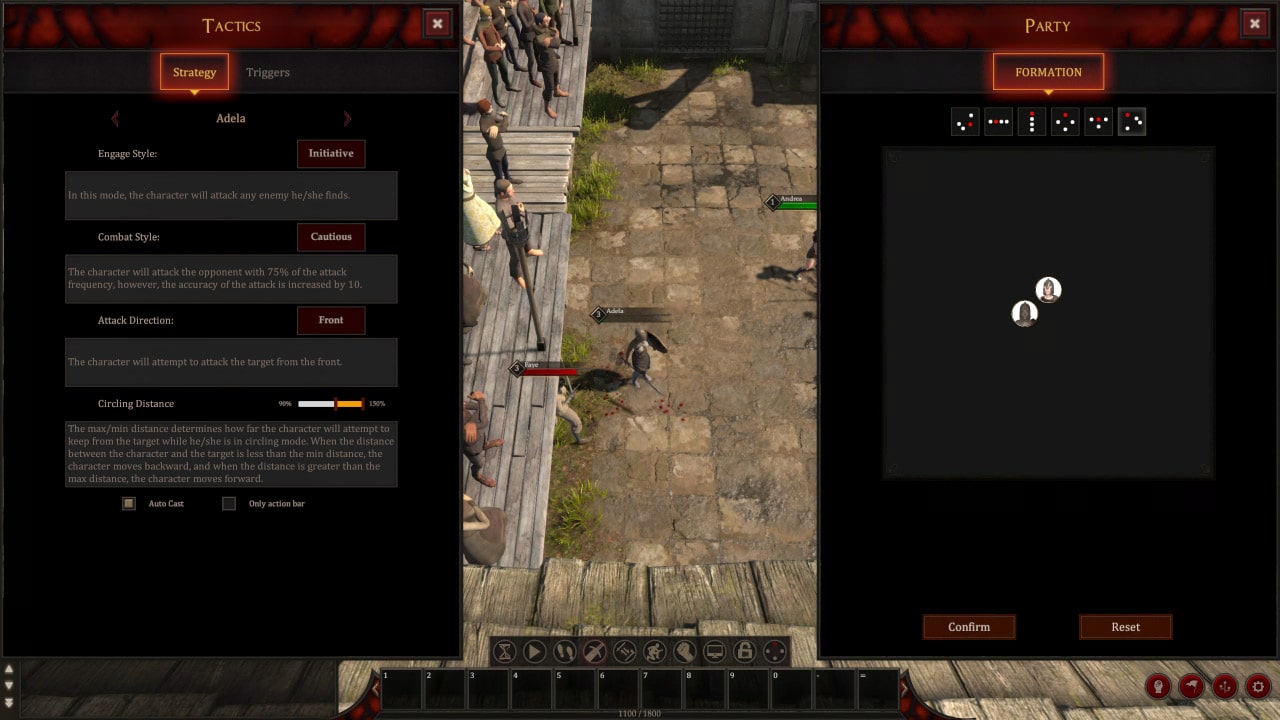Choose the vertical column formation preset
The width and height of the screenshot is (1280, 720).
[x=1032, y=122]
